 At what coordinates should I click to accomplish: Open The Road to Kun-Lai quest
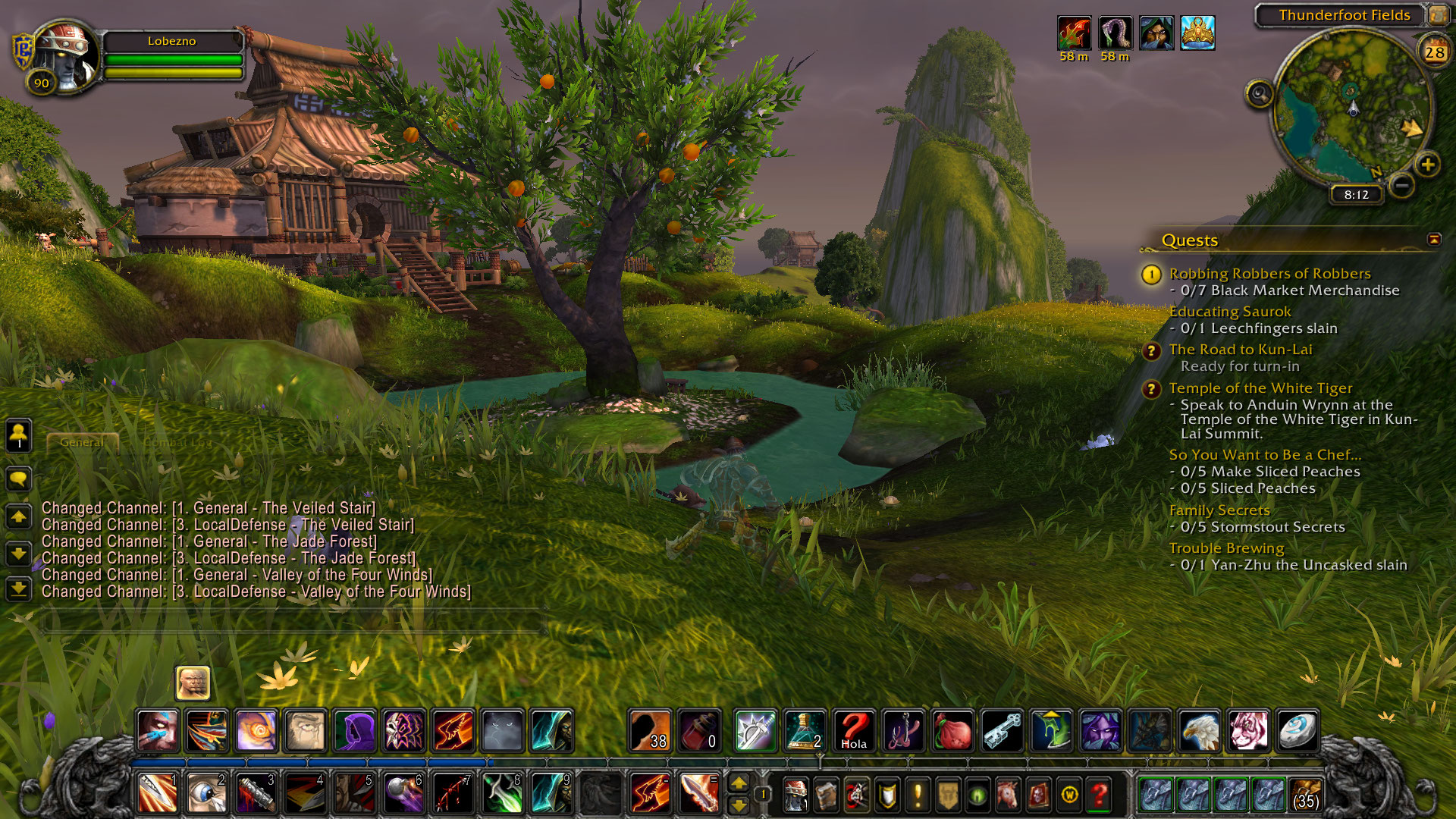point(1240,350)
